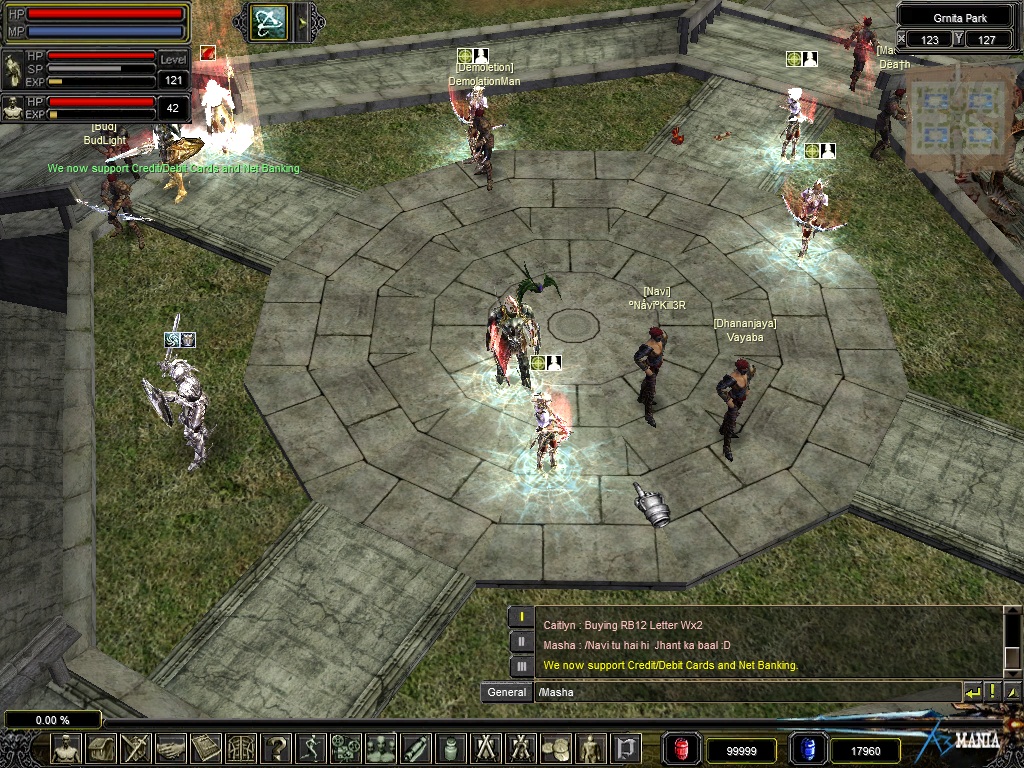The width and height of the screenshot is (1024, 768).
Task: Click the coins icon in toolbar
Action: click(x=556, y=748)
